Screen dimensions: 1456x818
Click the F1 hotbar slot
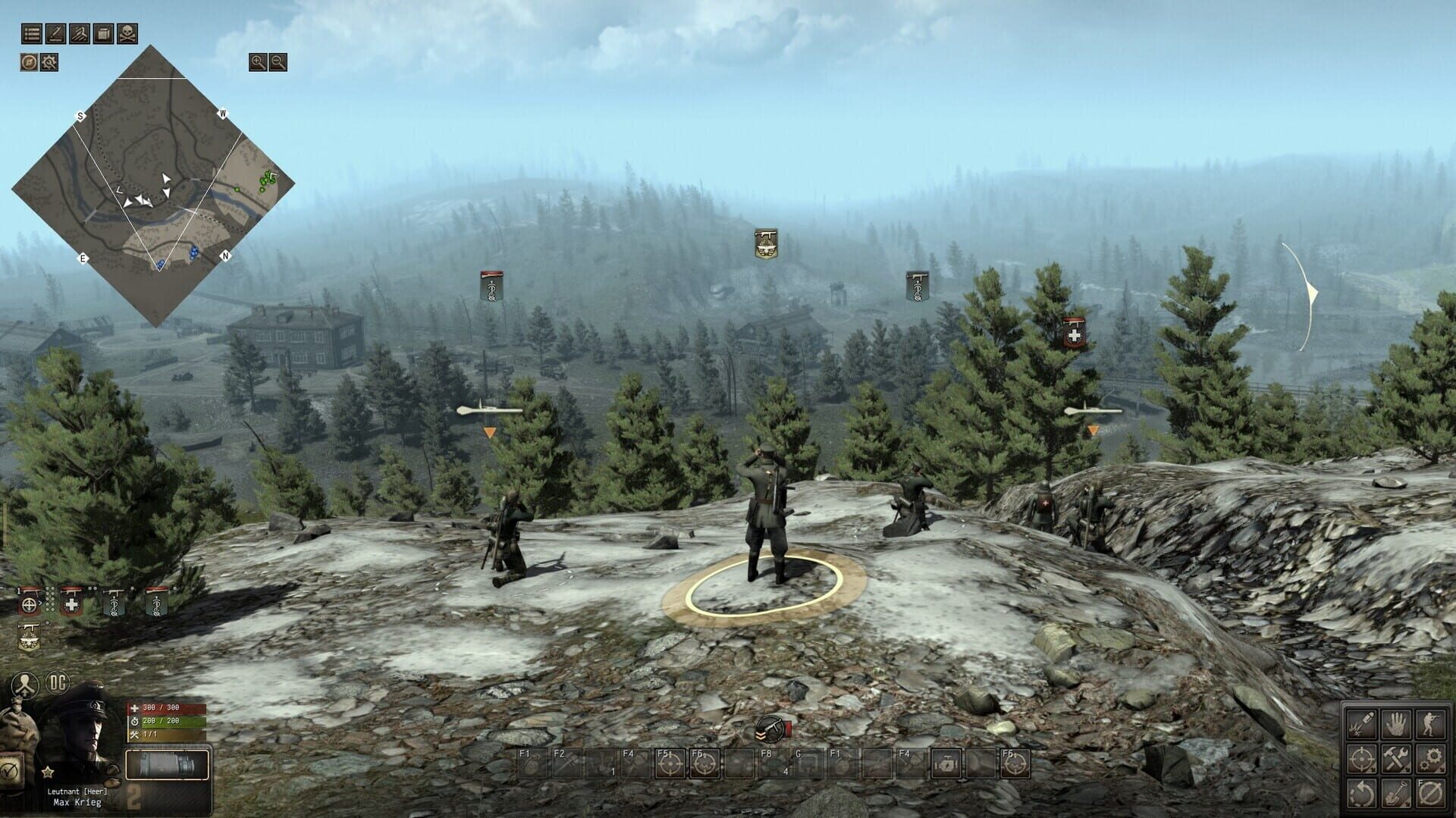pos(531,764)
